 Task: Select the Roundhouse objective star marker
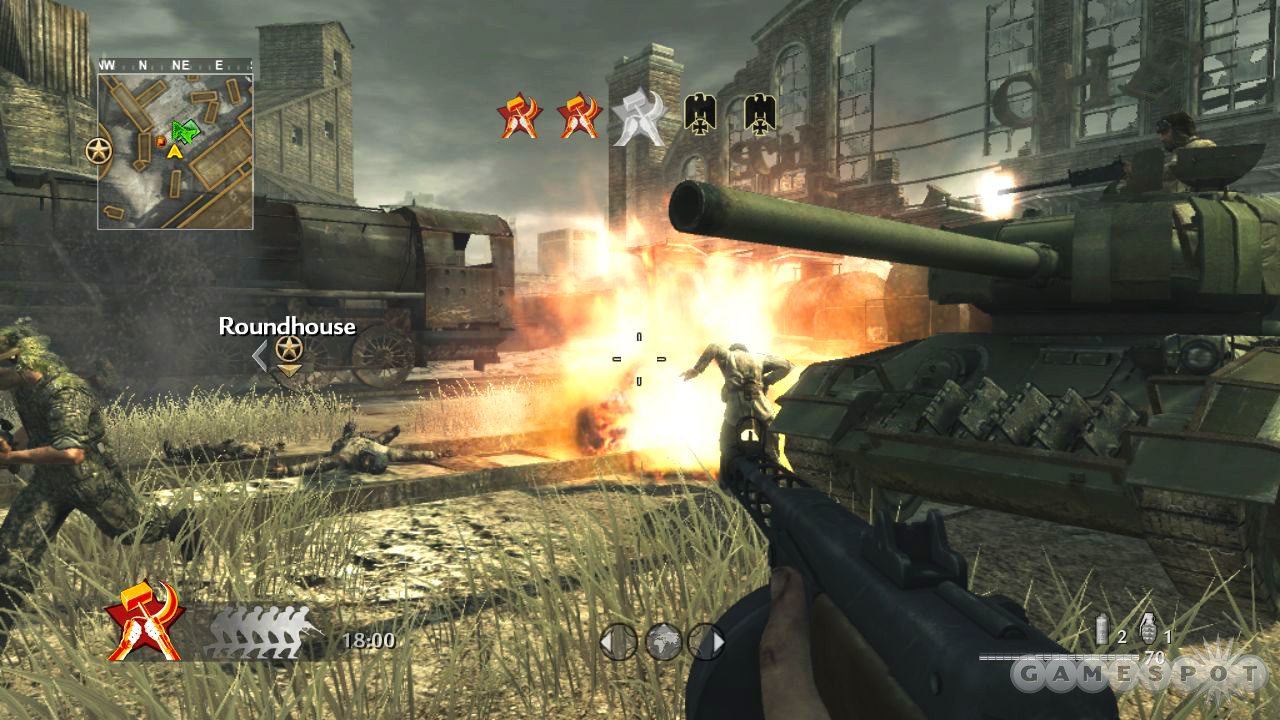tap(289, 349)
